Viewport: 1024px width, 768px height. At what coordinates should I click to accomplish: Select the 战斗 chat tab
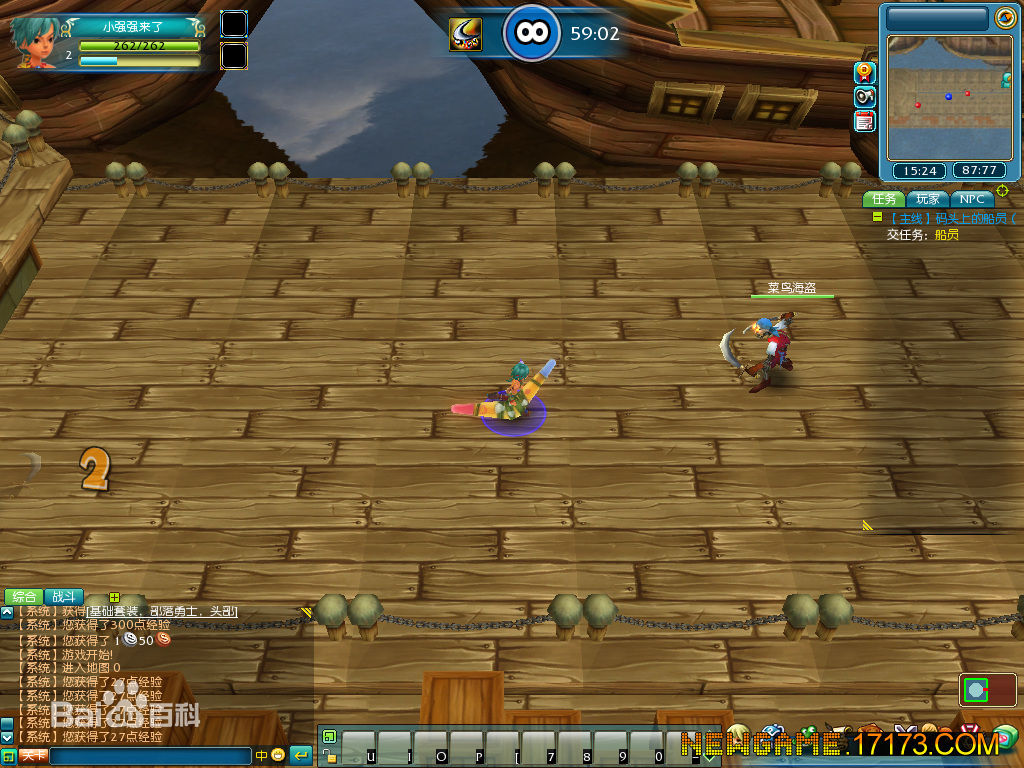(64, 596)
